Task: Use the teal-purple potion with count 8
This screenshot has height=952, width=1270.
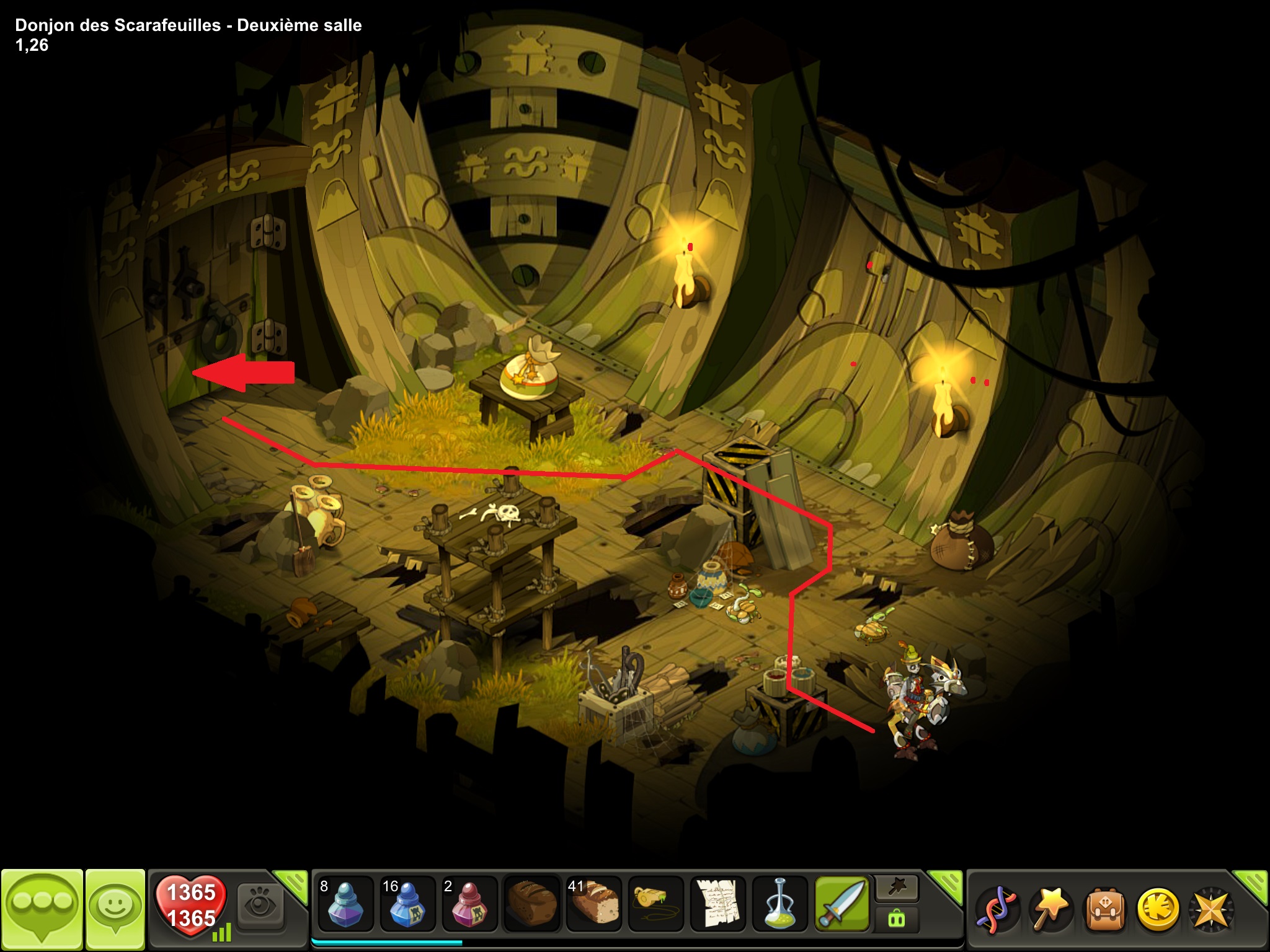Action: click(x=345, y=904)
